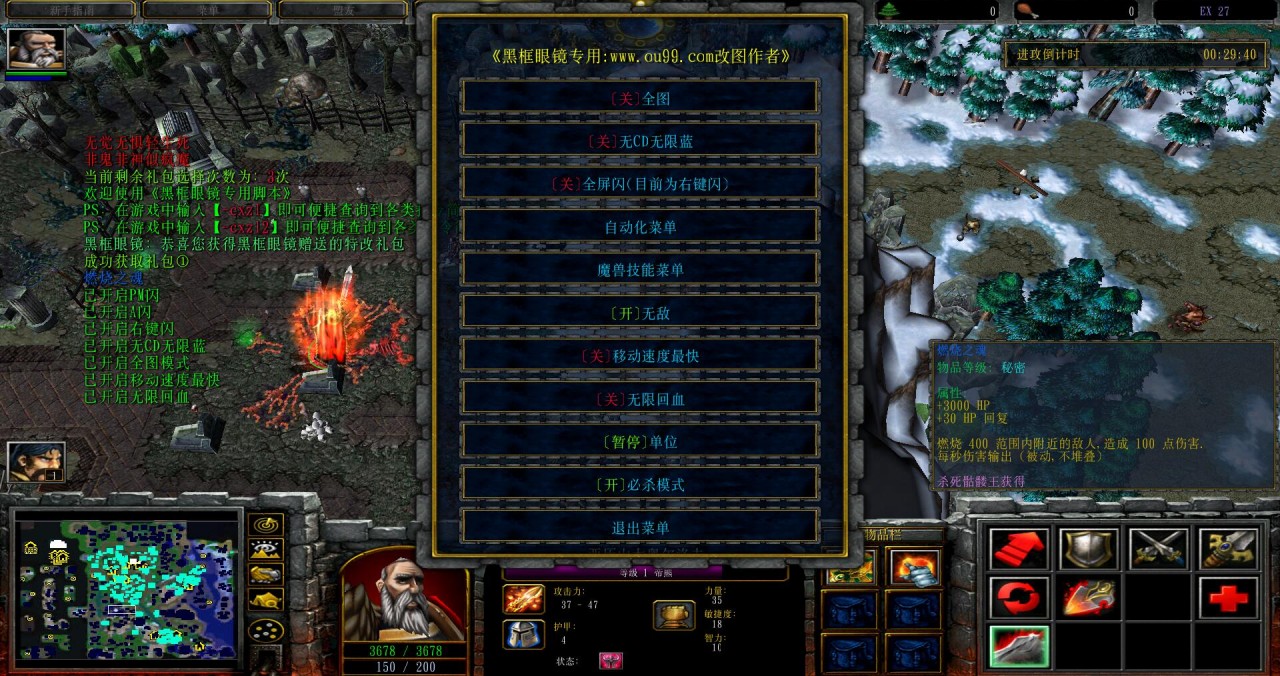Toggle the 全屏闪 blink option
The width and height of the screenshot is (1280, 676).
pos(640,184)
